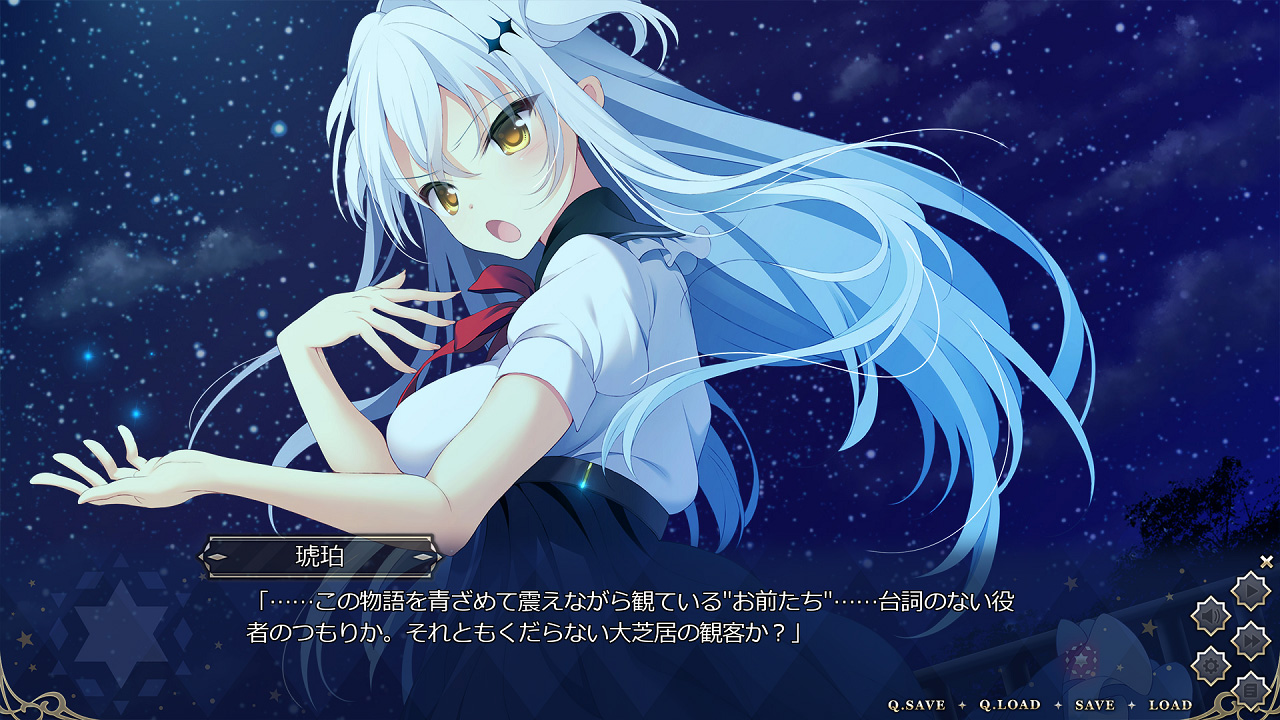Click Q.SAVE to quick save
The image size is (1280, 720).
[x=916, y=705]
